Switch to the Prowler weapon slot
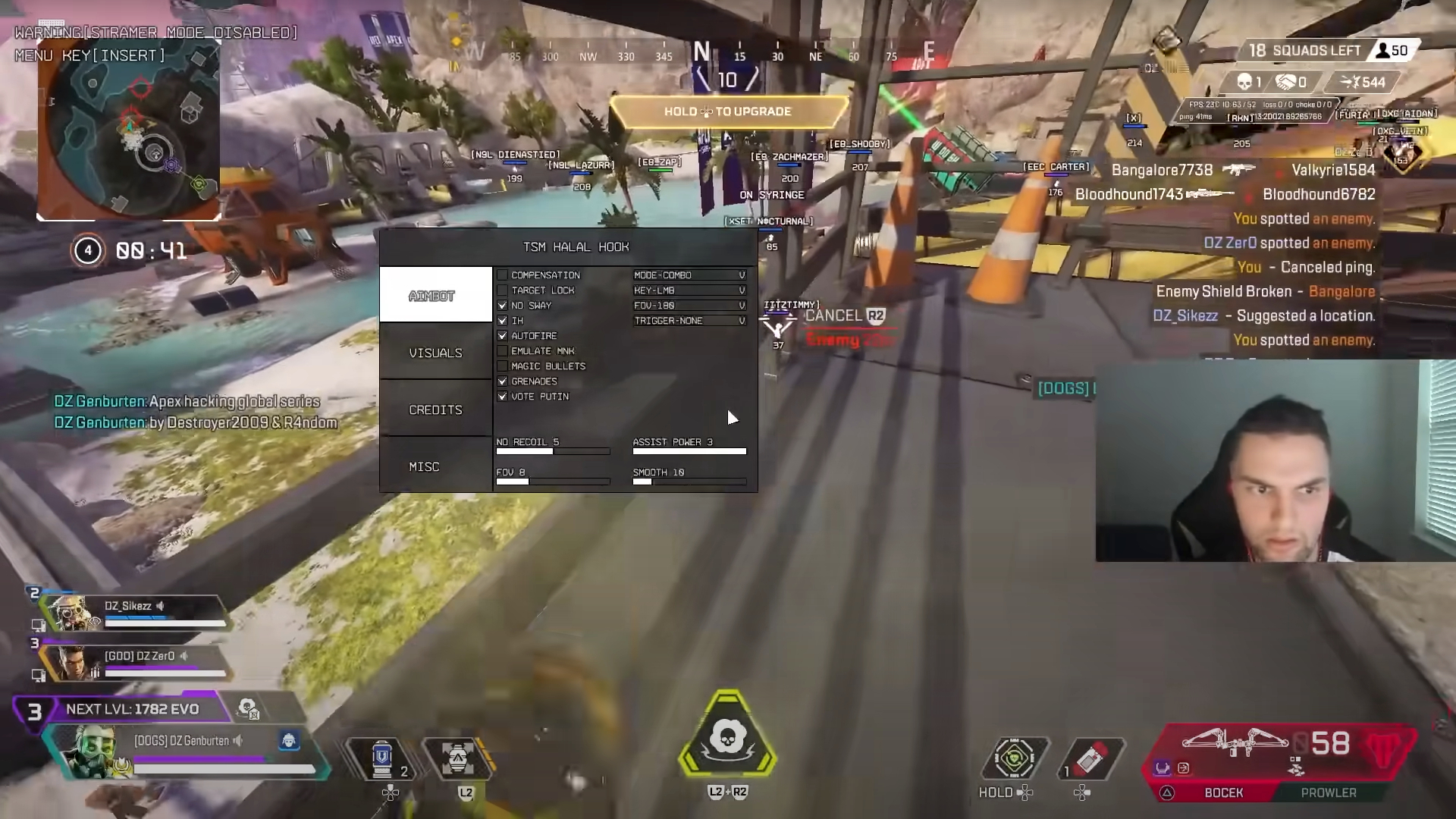 click(1329, 792)
